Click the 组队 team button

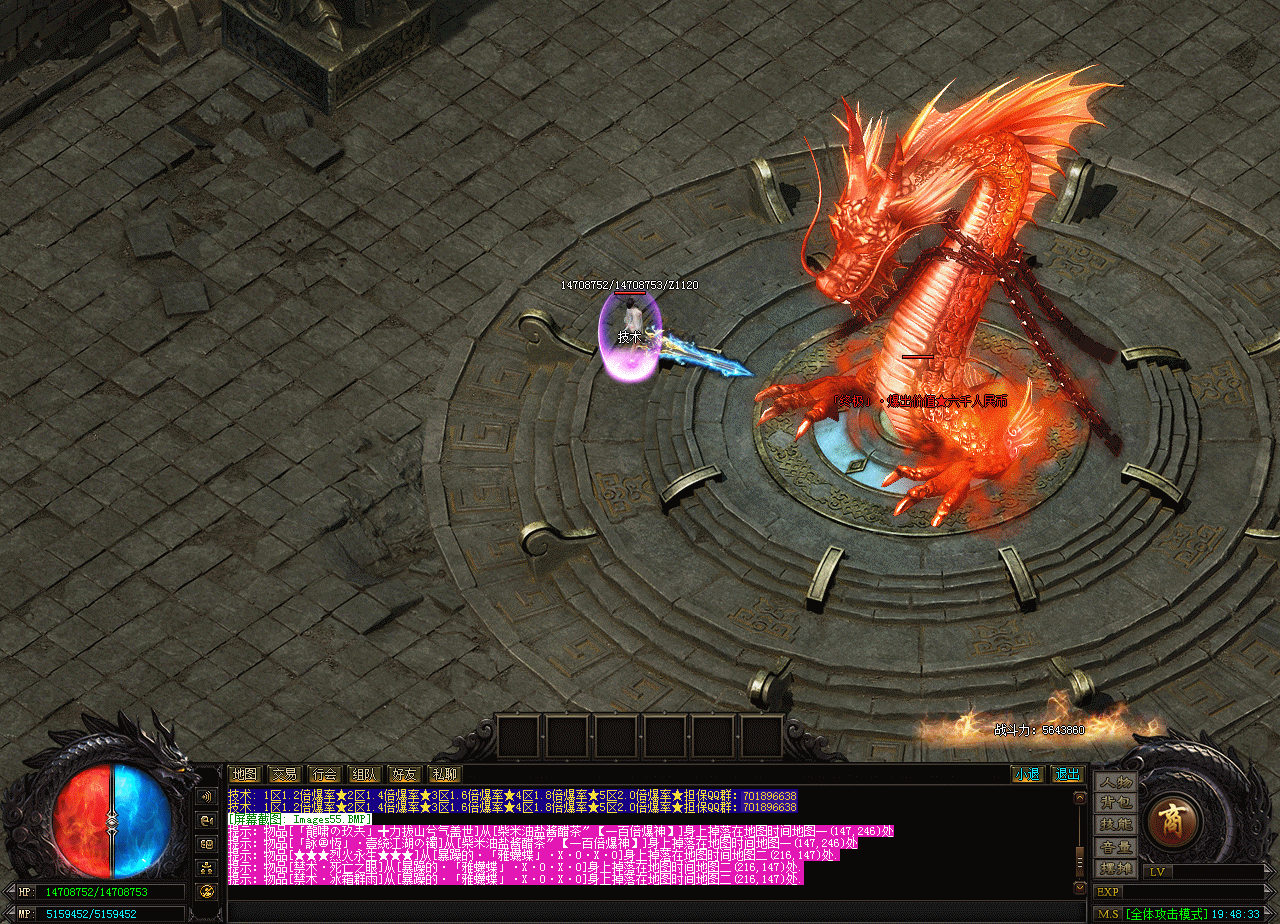pos(364,774)
